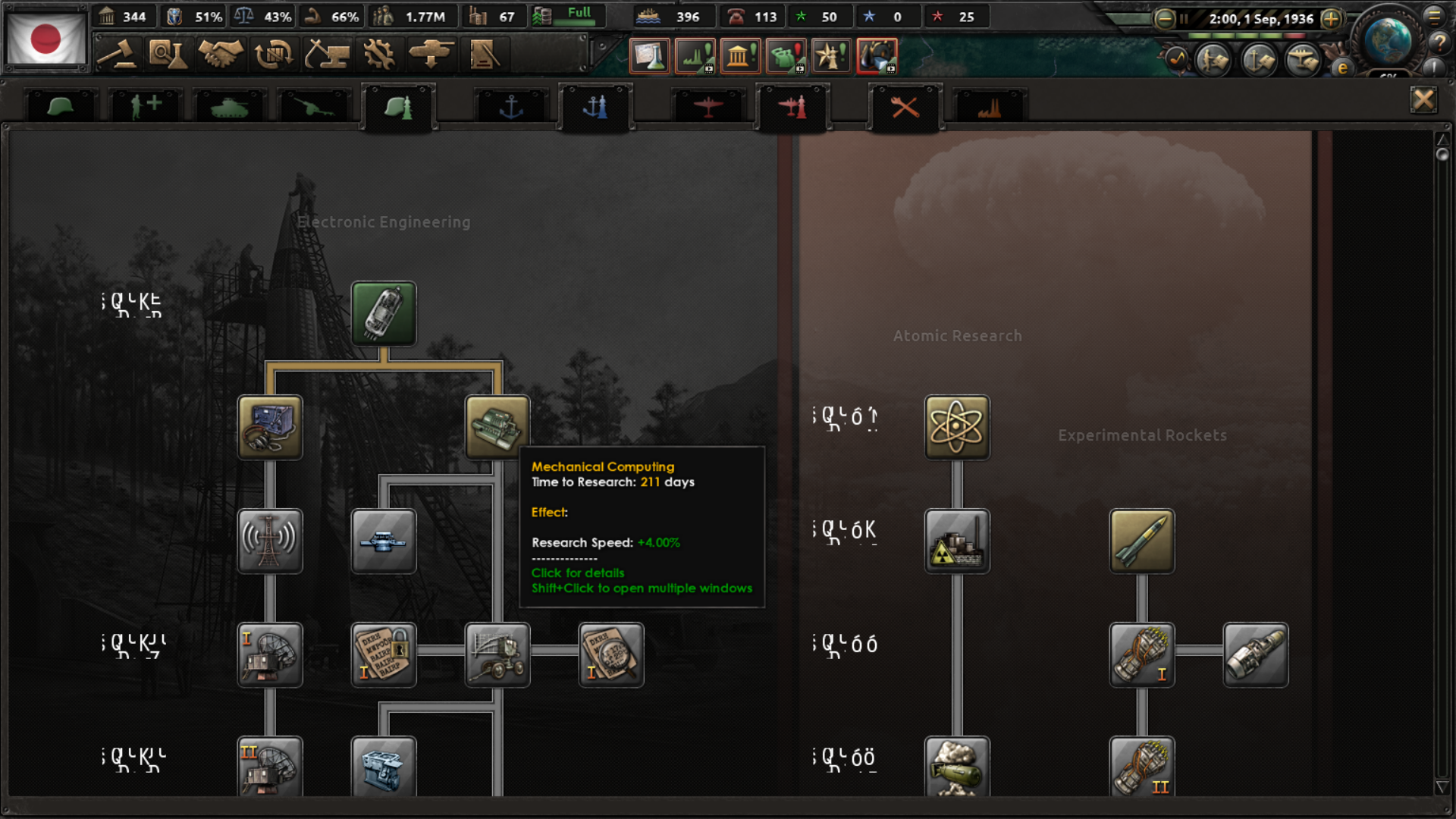Open the decisions gavel menu

click(118, 55)
